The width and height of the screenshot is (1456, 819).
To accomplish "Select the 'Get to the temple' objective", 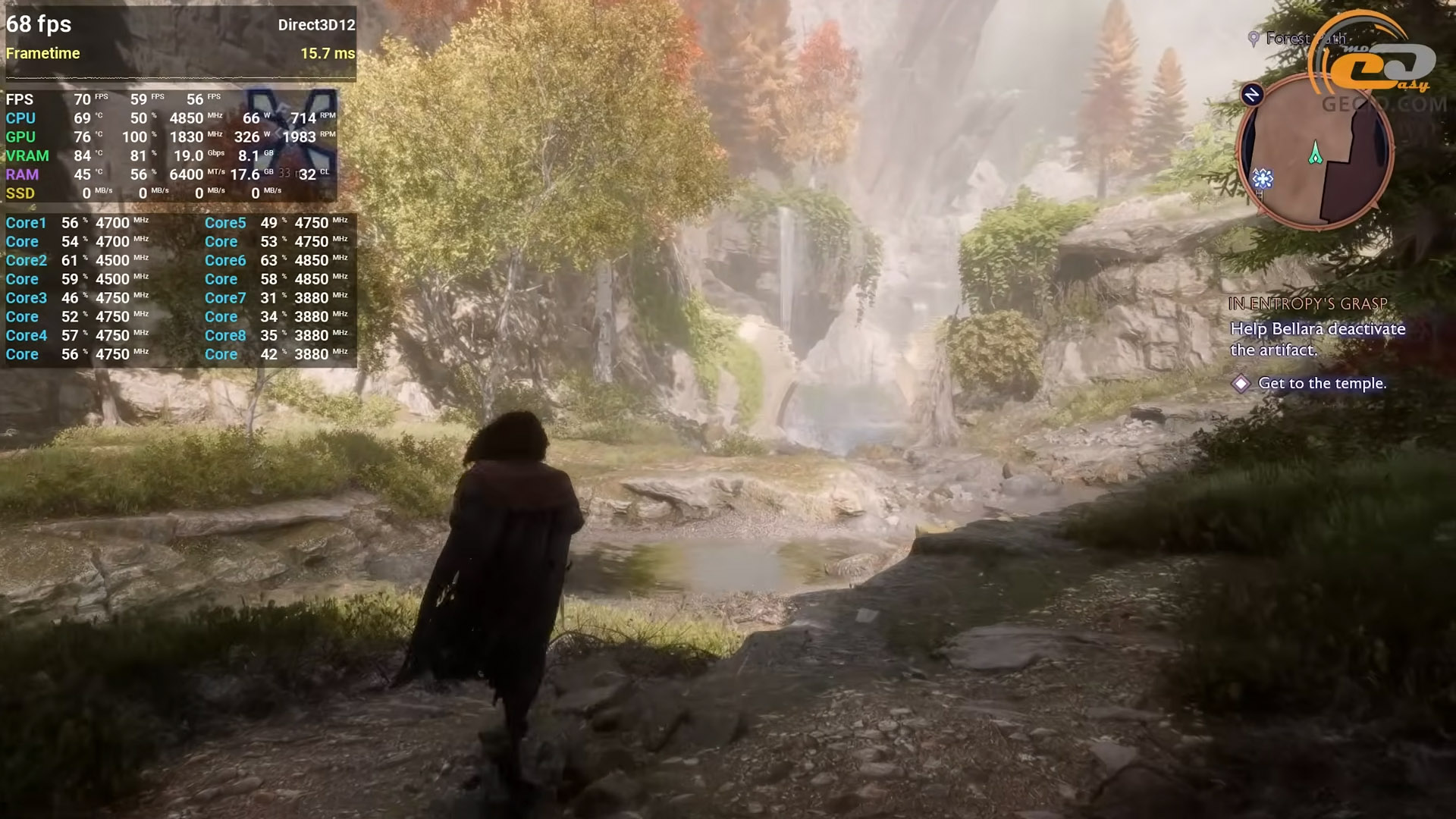I will (x=1321, y=384).
